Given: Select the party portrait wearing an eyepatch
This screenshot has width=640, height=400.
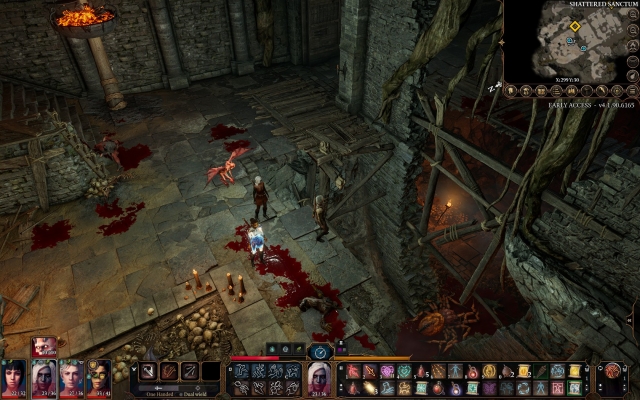Looking at the screenshot, I should (98, 379).
